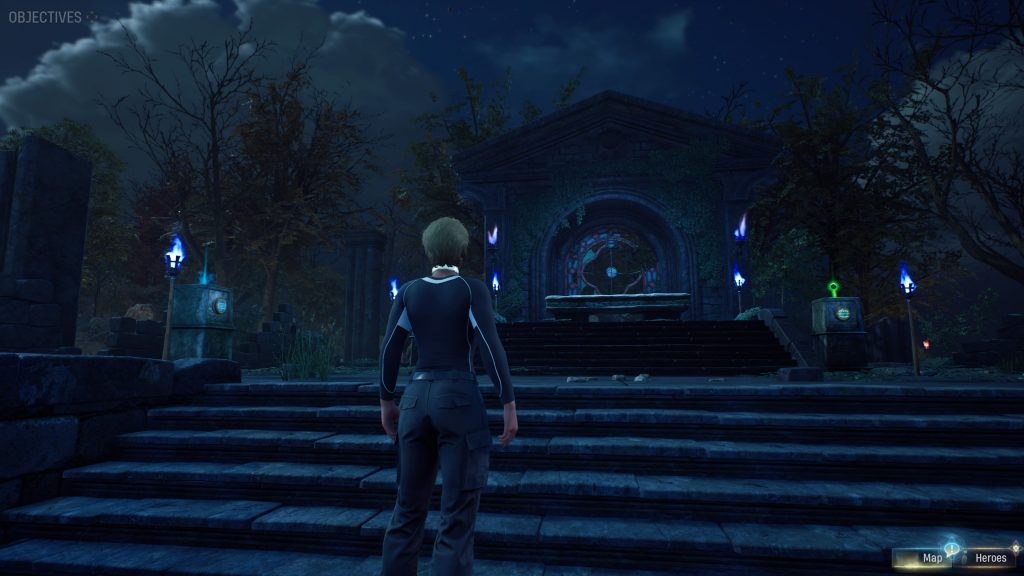1024x576 pixels.
Task: Open the Heroes menu
Action: [988, 558]
